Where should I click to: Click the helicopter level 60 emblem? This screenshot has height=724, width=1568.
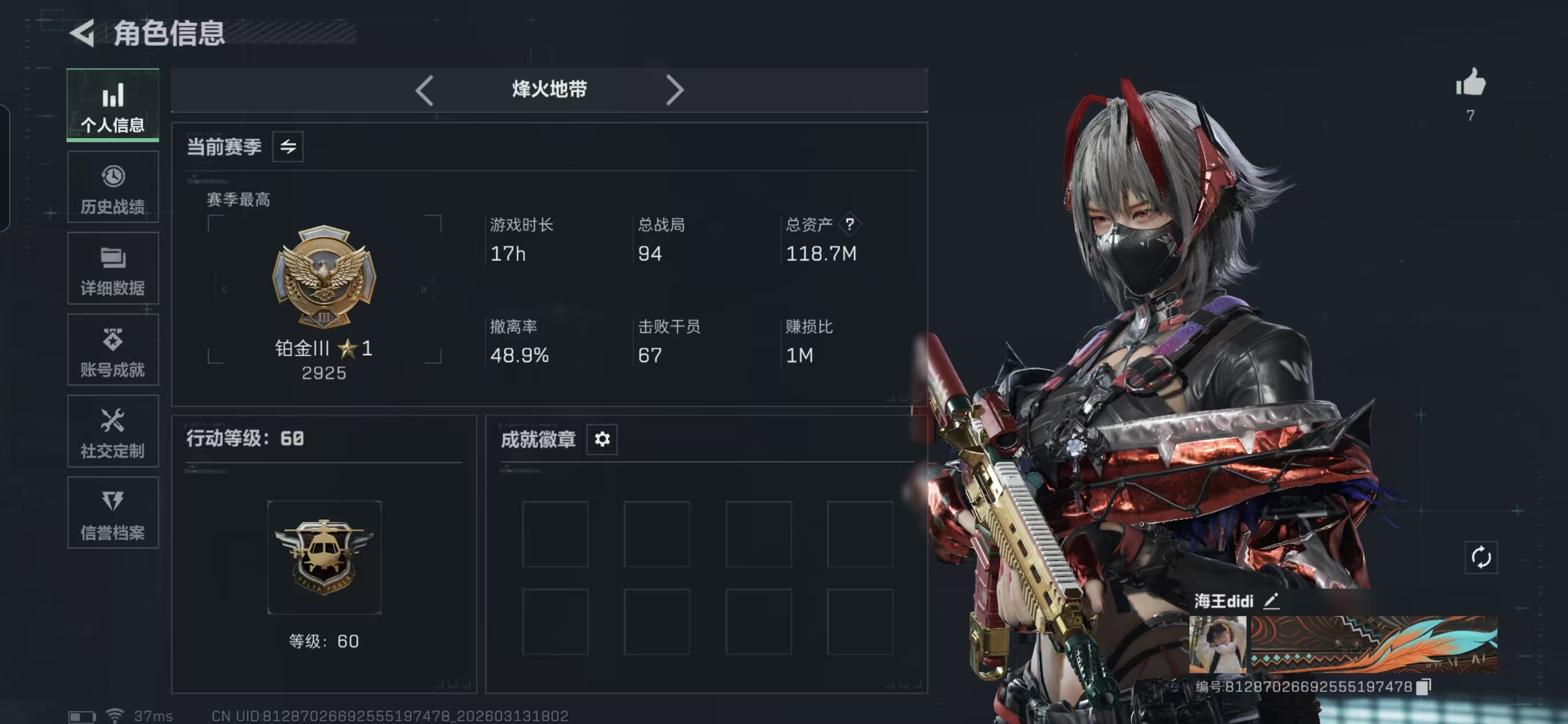point(324,557)
